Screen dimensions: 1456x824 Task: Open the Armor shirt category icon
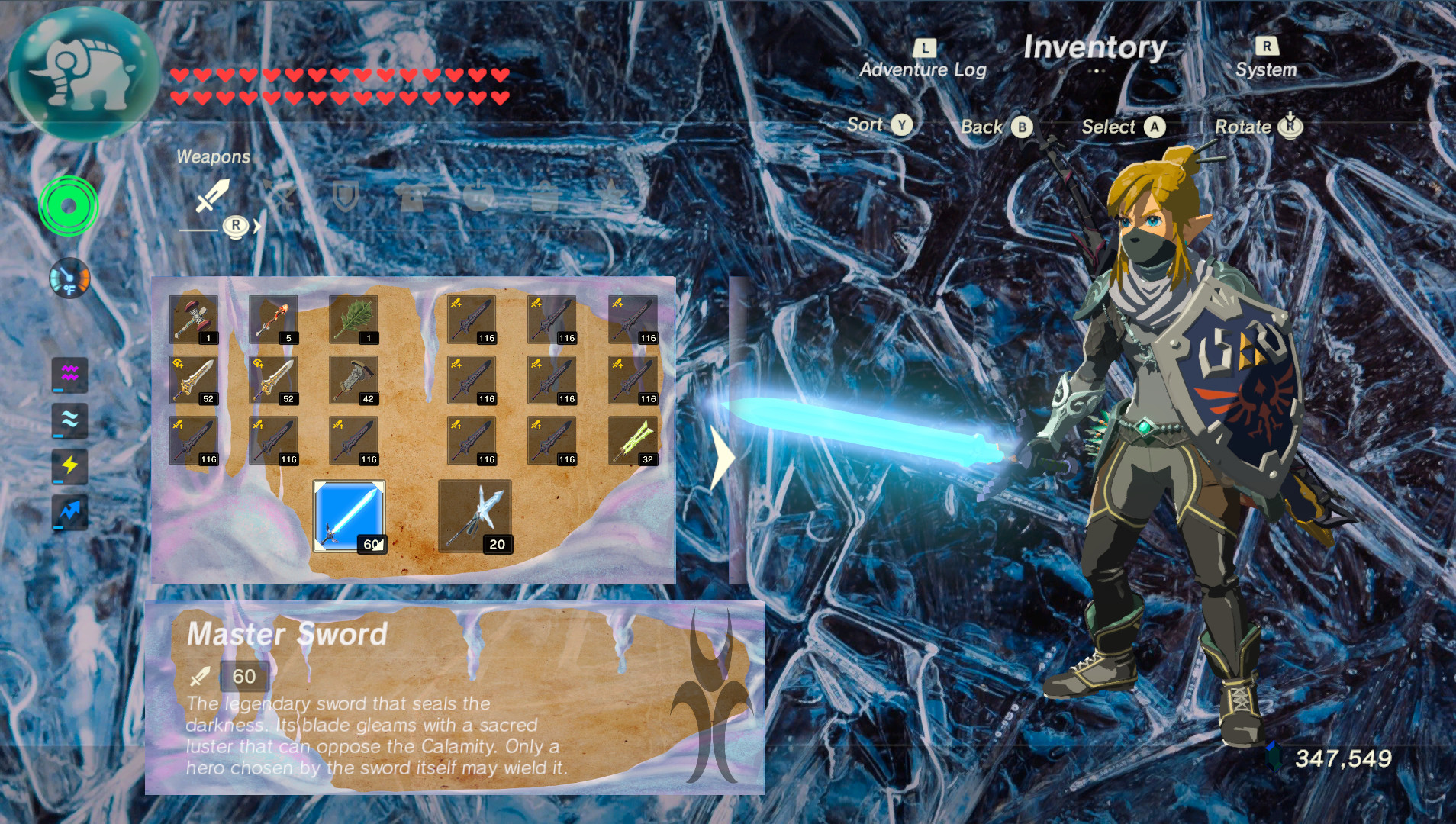[x=411, y=197]
